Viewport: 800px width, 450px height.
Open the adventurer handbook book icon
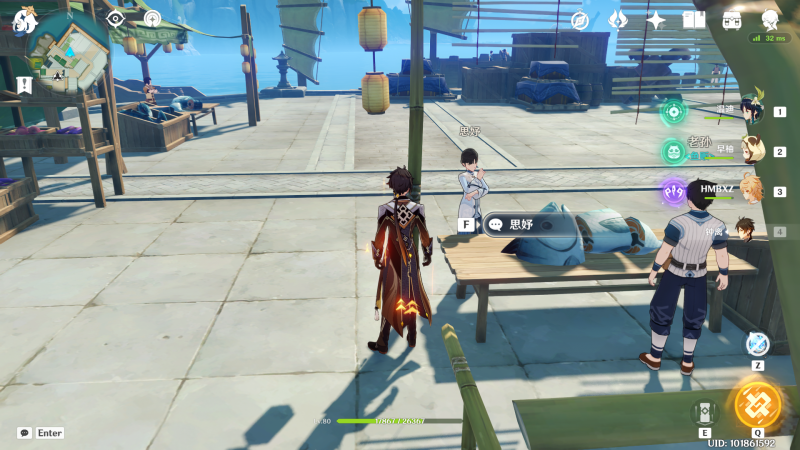click(694, 20)
